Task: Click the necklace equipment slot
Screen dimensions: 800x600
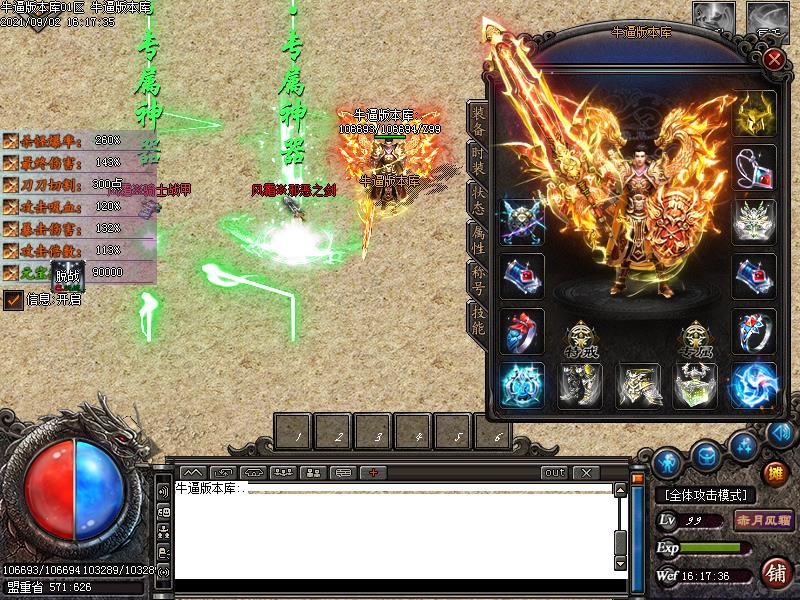Action: pos(754,167)
